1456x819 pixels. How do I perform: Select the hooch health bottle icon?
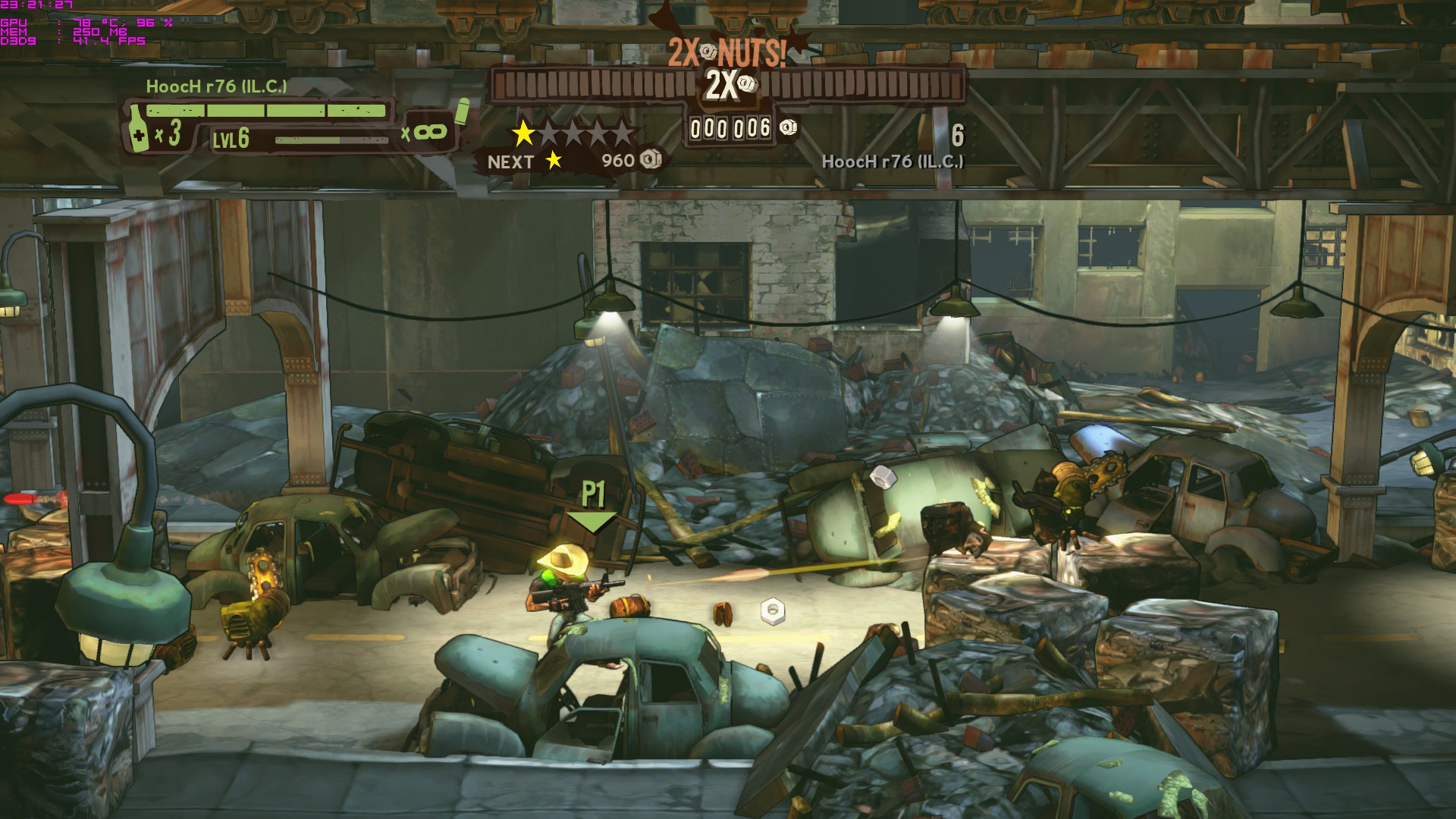click(x=137, y=127)
